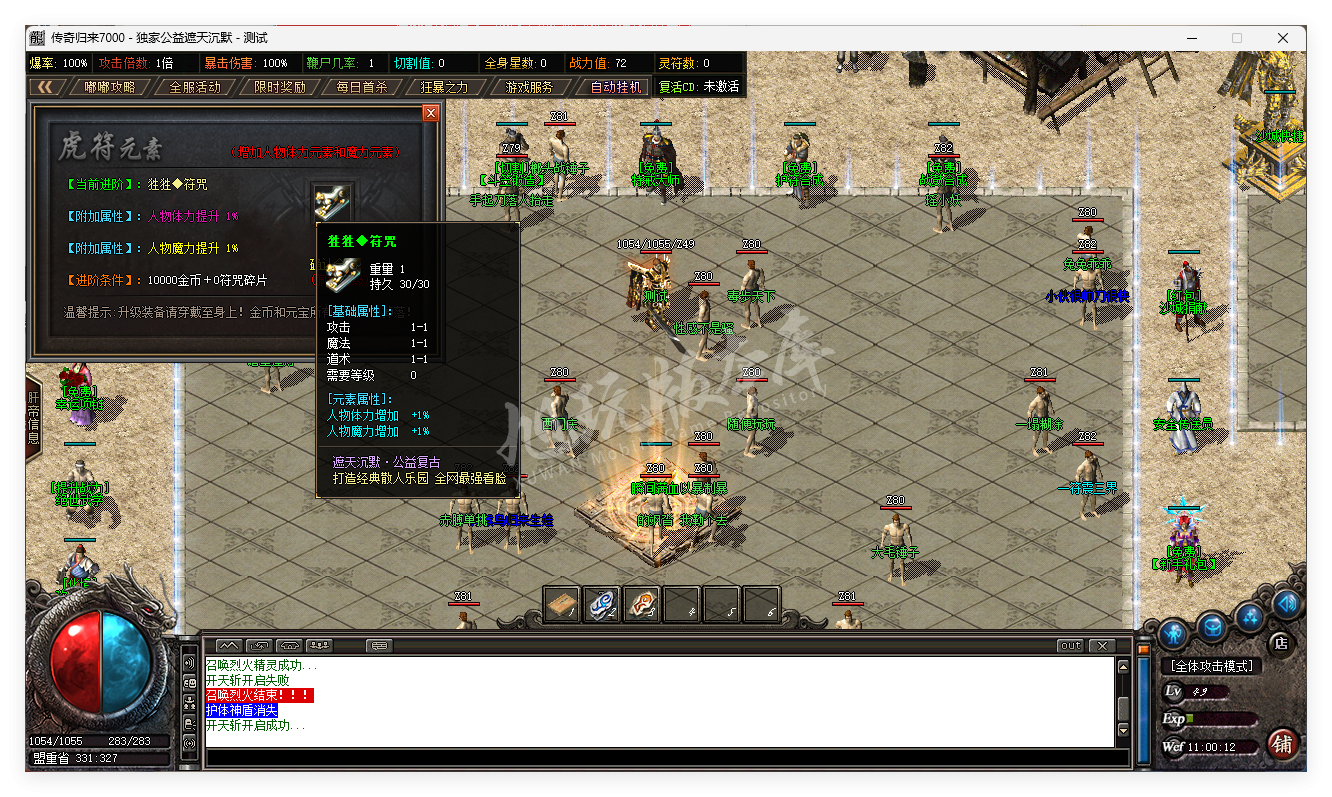Select the scroll item in hotbar slot 1
This screenshot has height=797, width=1332.
click(561, 604)
